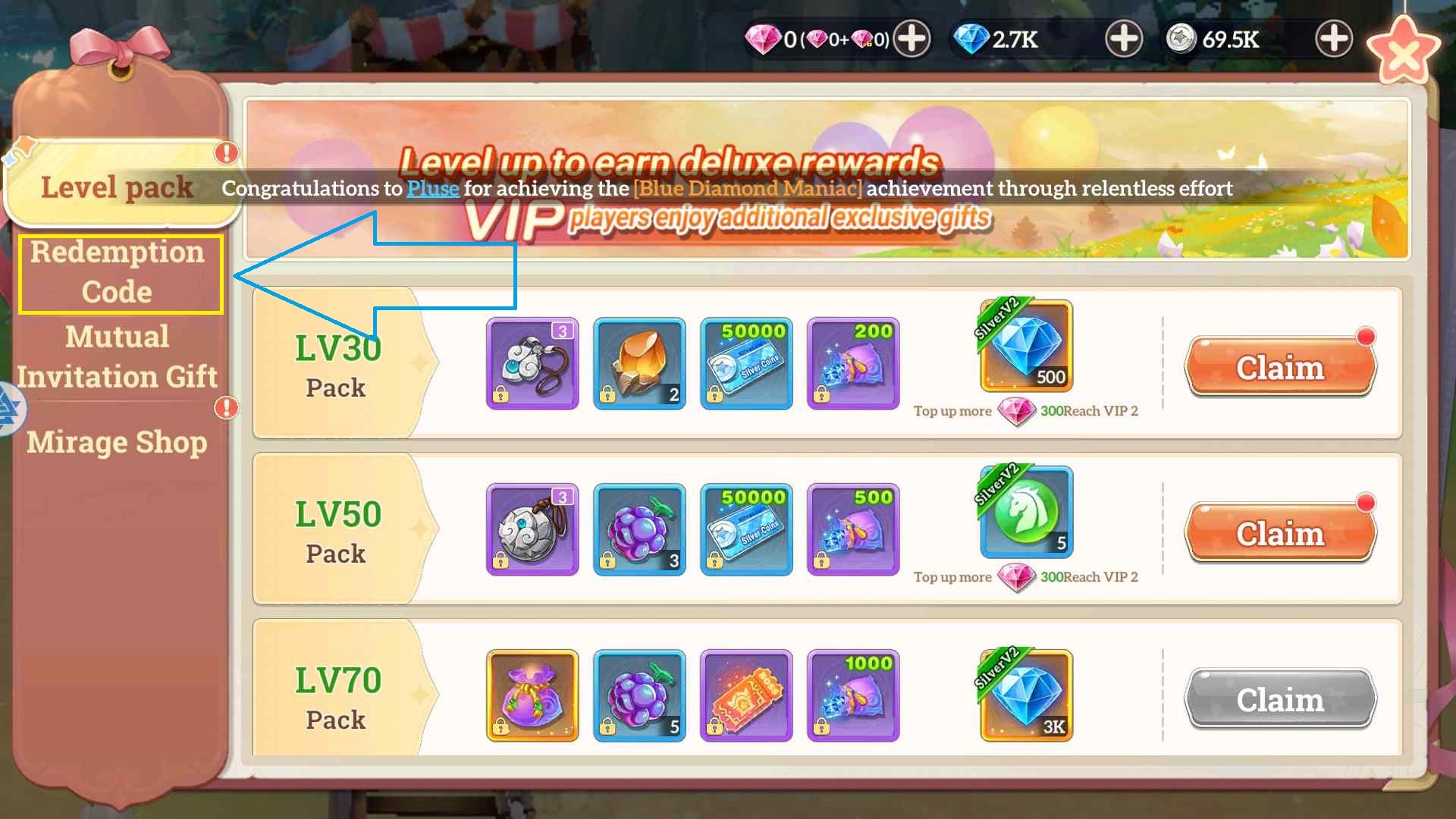Screen dimensions: 1456x819
Task: Open player profile via Pluse link
Action: [x=432, y=189]
